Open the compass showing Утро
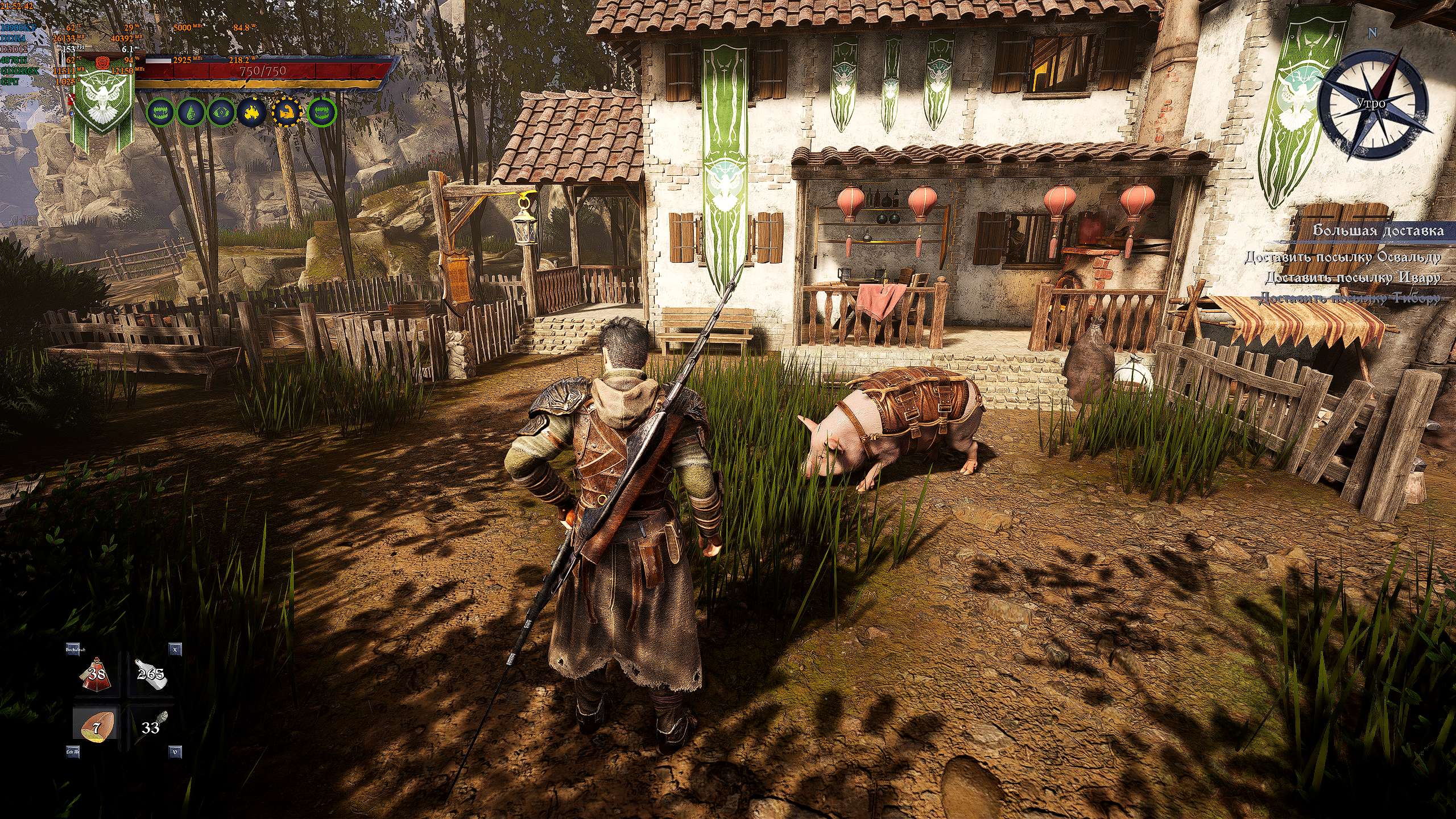The image size is (1456, 819). point(1371,104)
